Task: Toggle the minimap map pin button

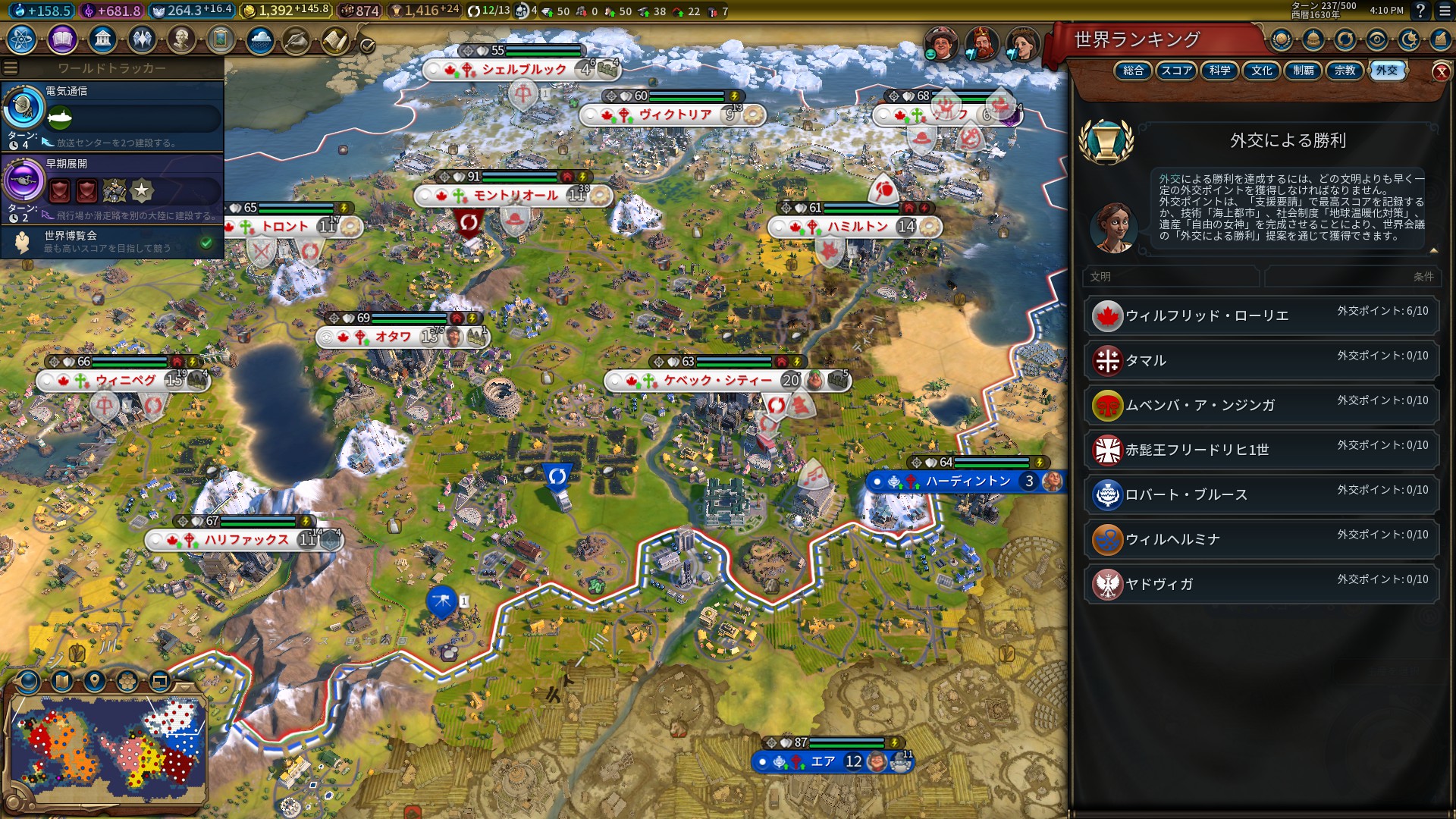Action: point(95,680)
